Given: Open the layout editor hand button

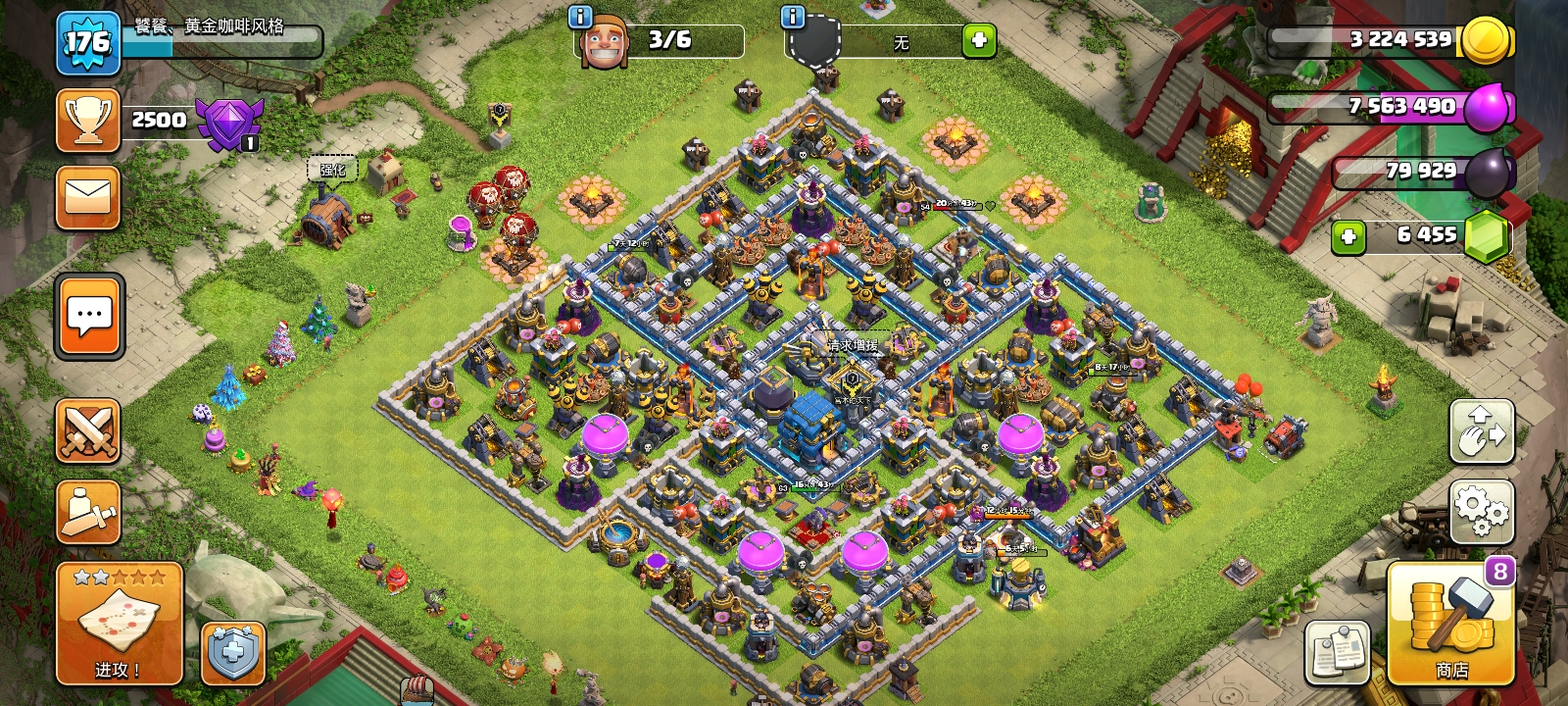Looking at the screenshot, I should [1481, 431].
